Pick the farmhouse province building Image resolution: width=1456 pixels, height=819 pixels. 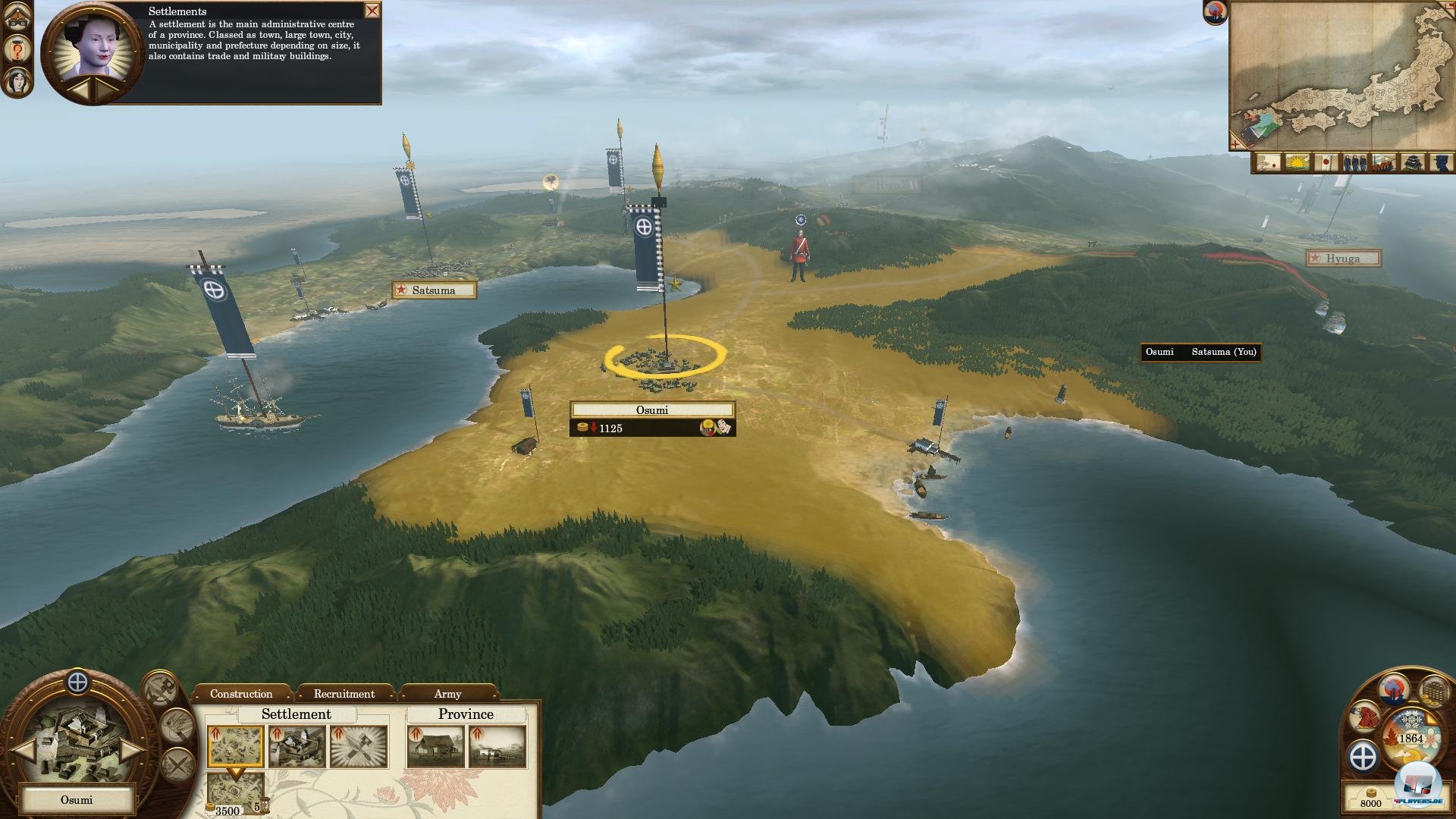[435, 746]
